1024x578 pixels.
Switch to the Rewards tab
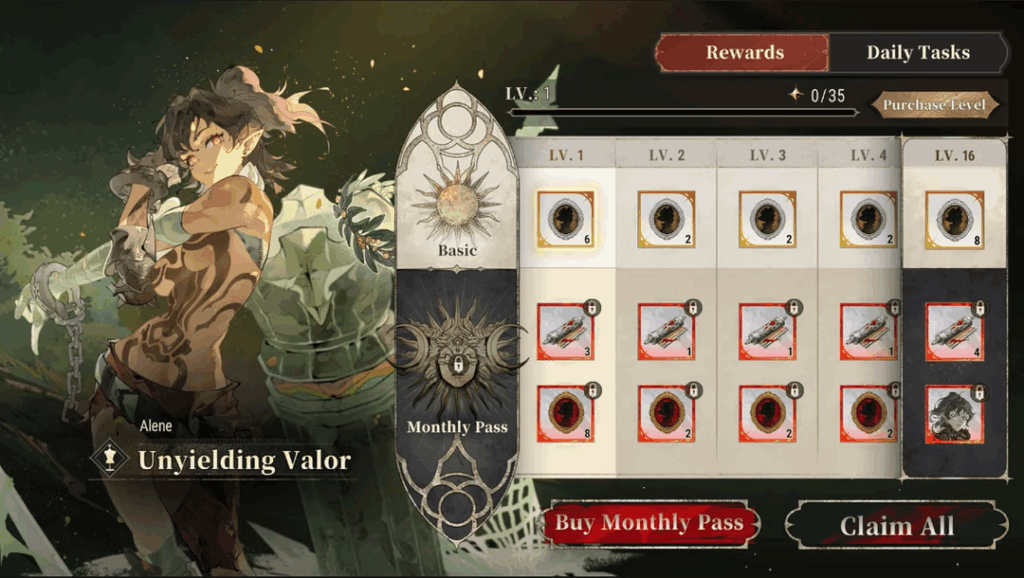(744, 53)
